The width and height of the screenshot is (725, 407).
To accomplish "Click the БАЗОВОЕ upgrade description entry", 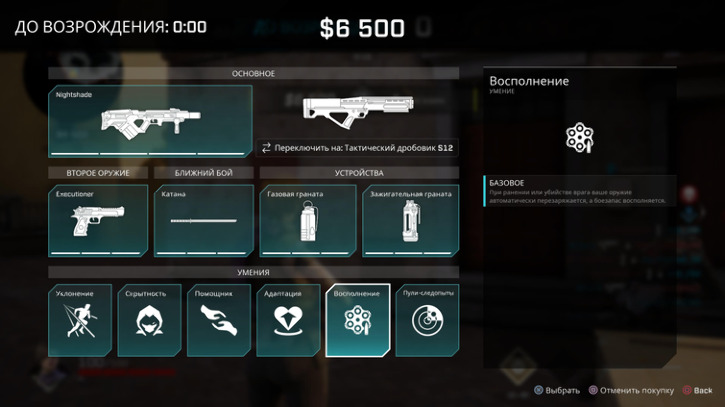I will click(579, 191).
